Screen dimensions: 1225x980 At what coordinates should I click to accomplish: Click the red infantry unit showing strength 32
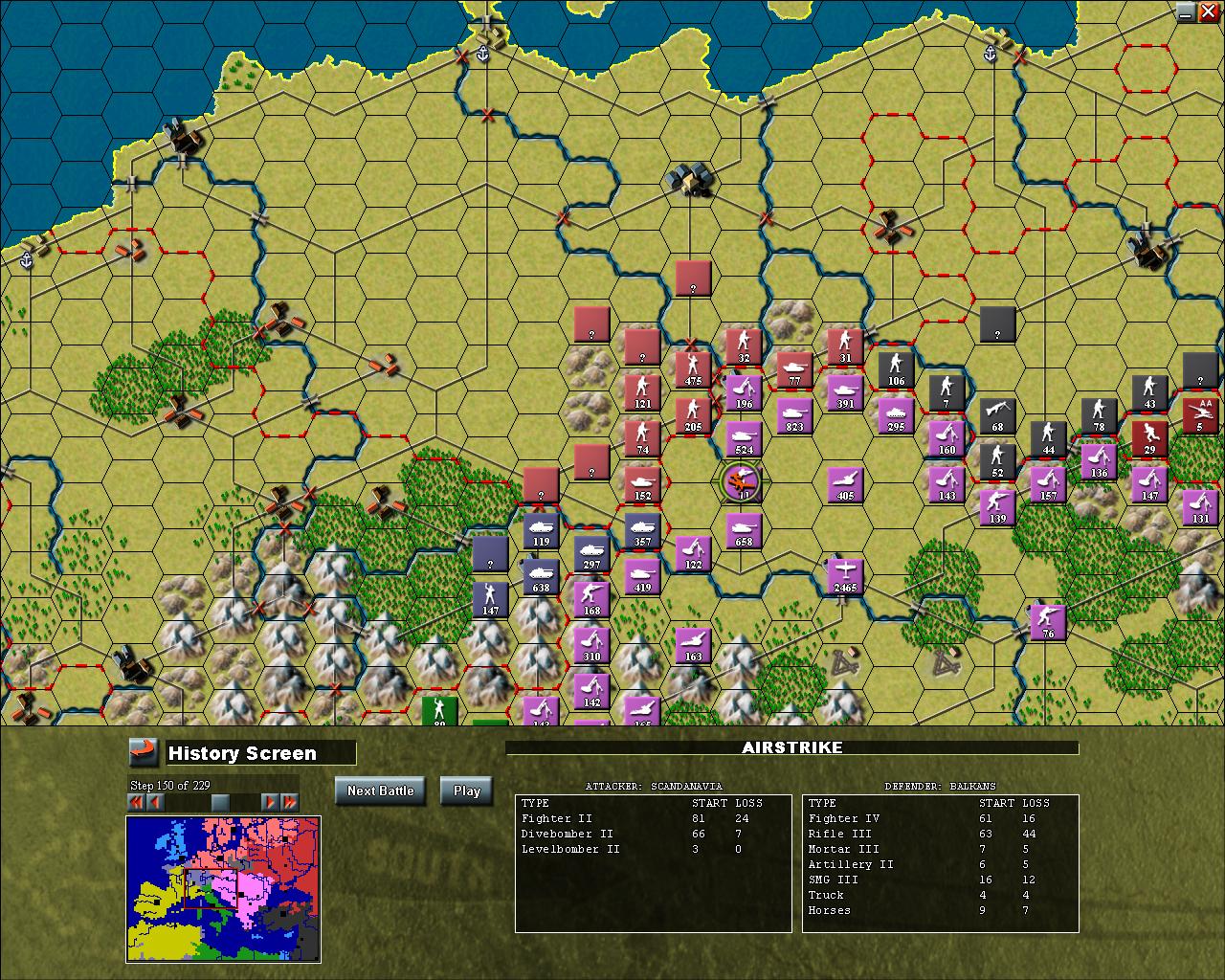click(x=744, y=345)
